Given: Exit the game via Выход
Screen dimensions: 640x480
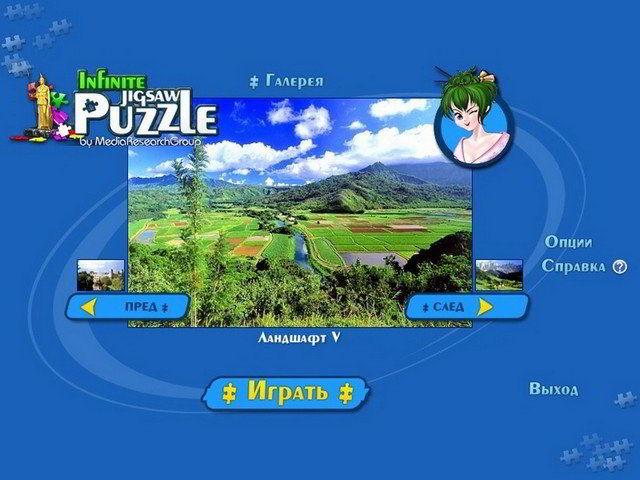Looking at the screenshot, I should tap(554, 389).
